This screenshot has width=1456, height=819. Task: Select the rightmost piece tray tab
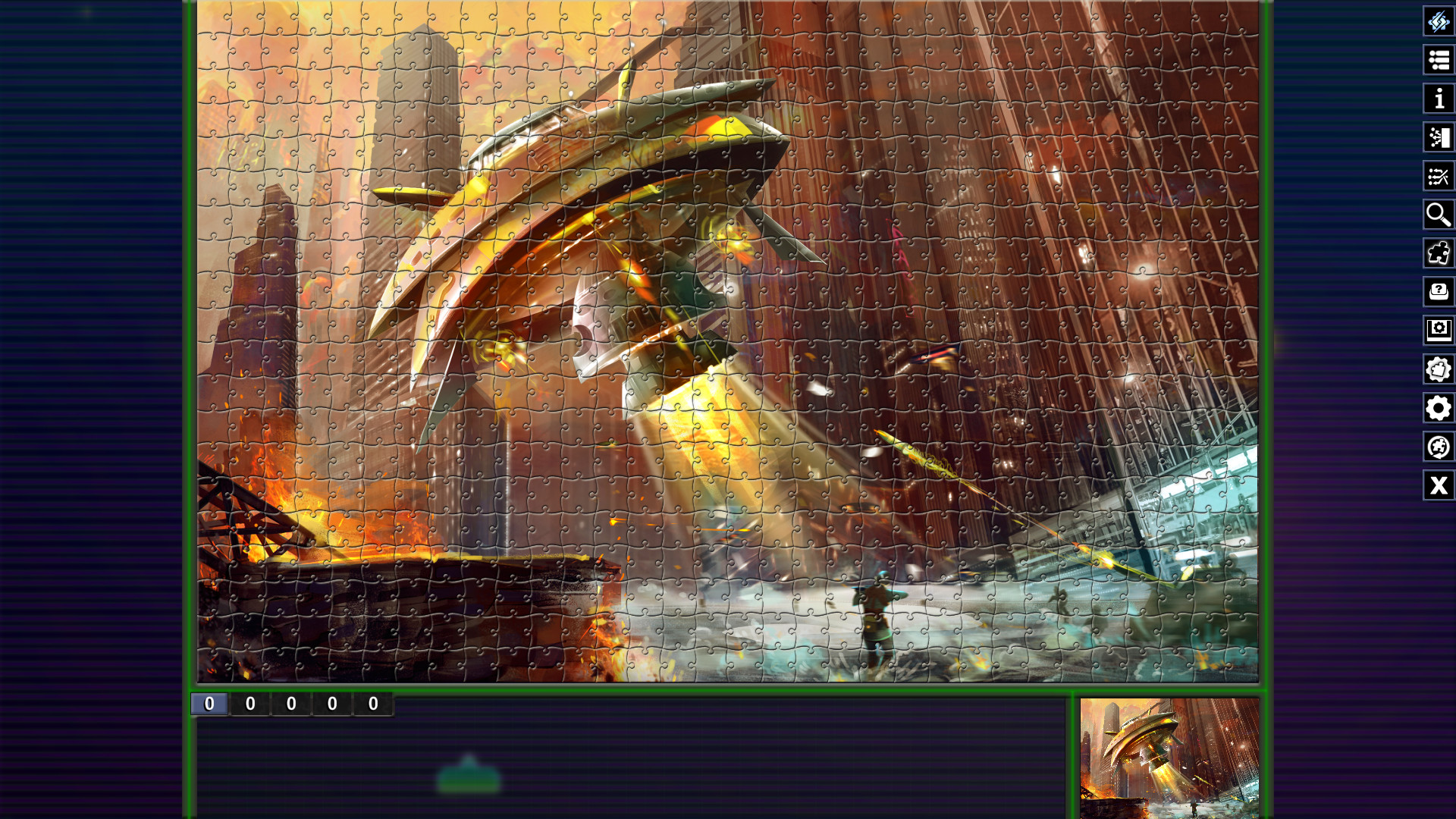[372, 704]
